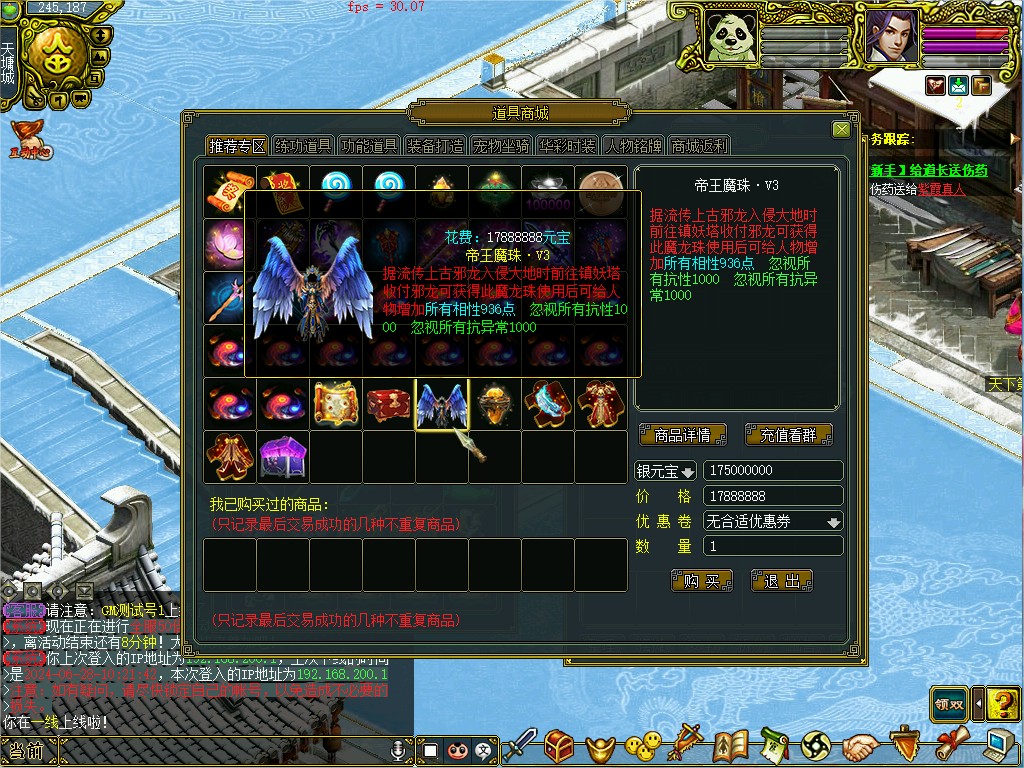Show the 宠物坐骑 category

501,146
